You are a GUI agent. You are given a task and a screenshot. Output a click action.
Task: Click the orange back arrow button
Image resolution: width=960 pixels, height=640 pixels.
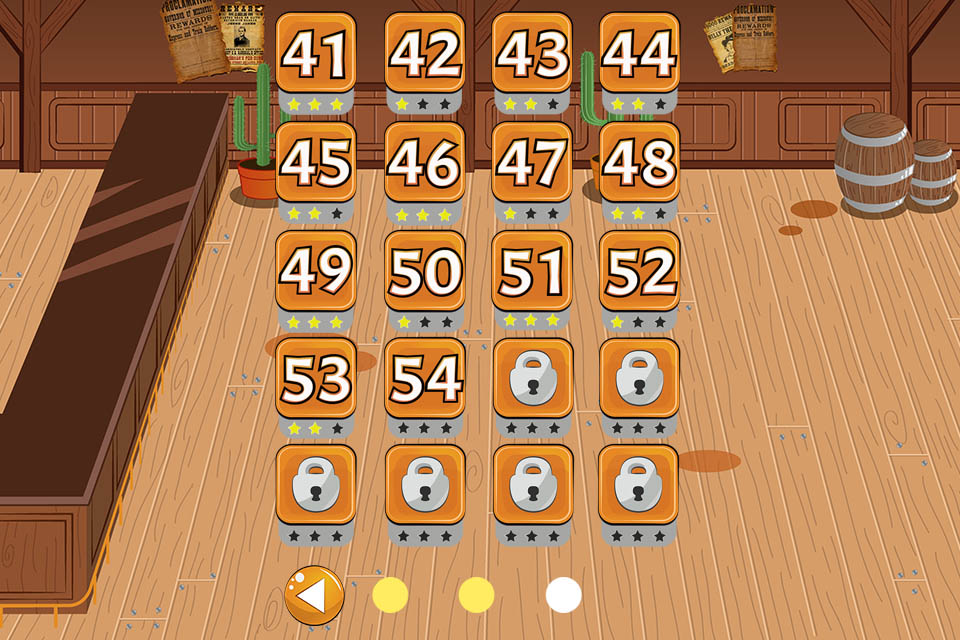click(314, 596)
